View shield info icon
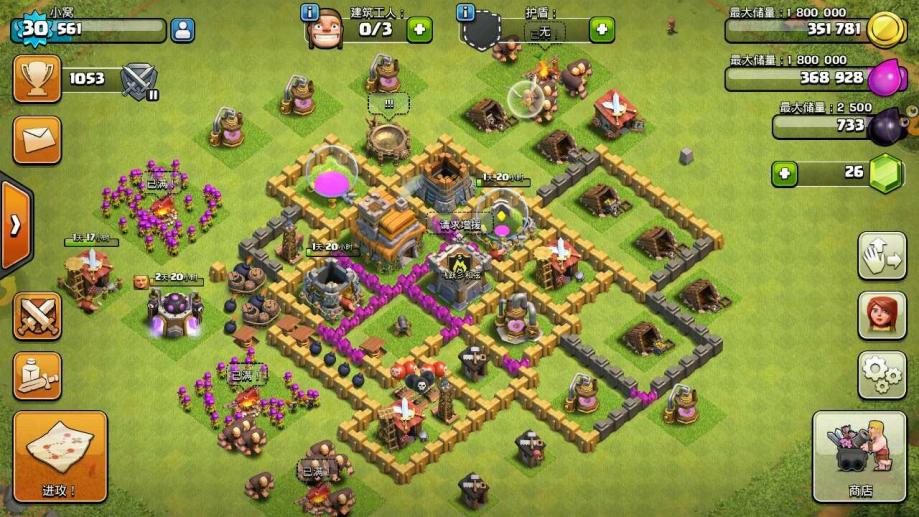919x517 pixels. click(x=465, y=13)
